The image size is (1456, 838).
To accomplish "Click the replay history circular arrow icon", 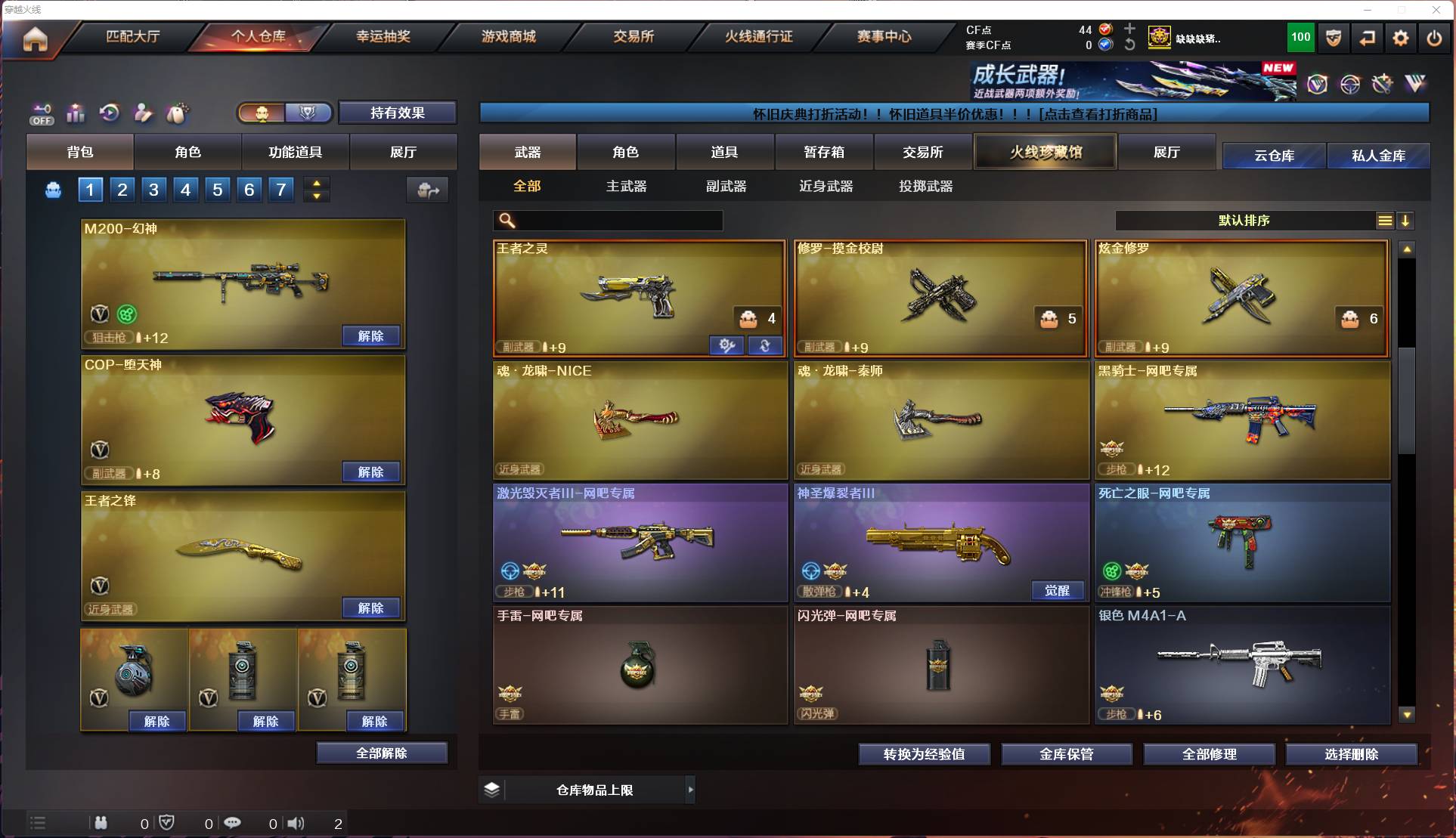I will (109, 113).
